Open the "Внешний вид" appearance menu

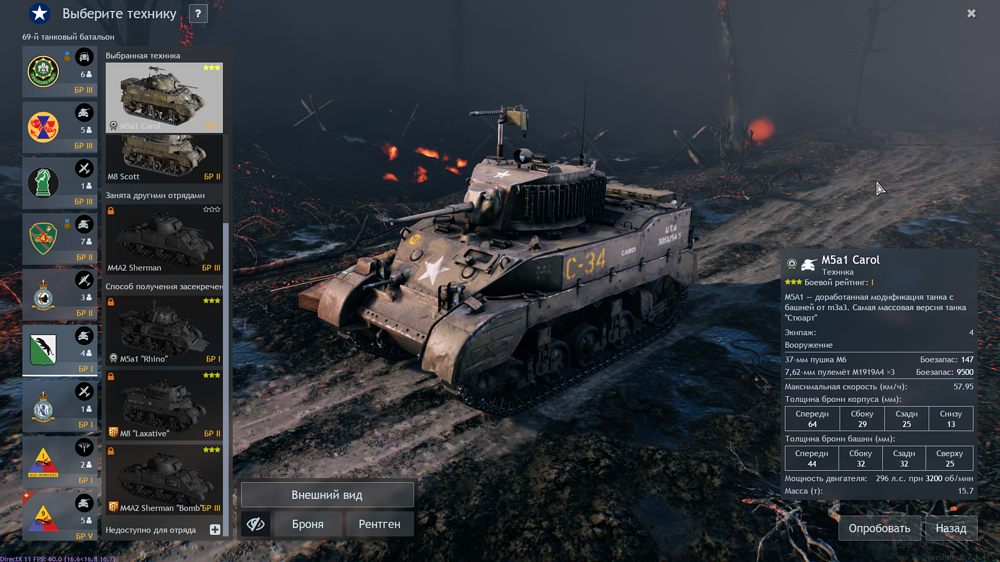[x=327, y=495]
